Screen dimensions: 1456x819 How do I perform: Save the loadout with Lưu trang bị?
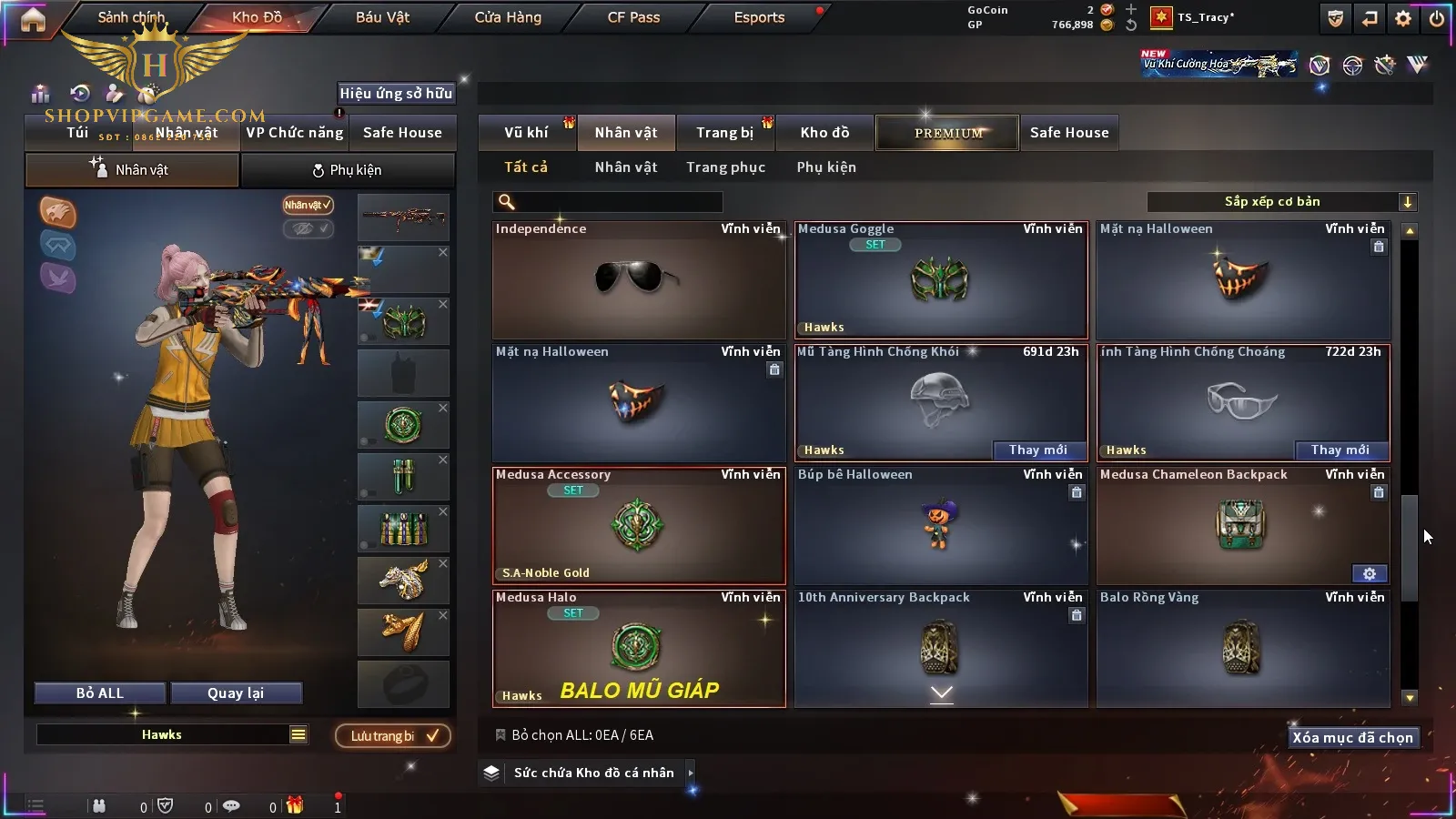393,736
